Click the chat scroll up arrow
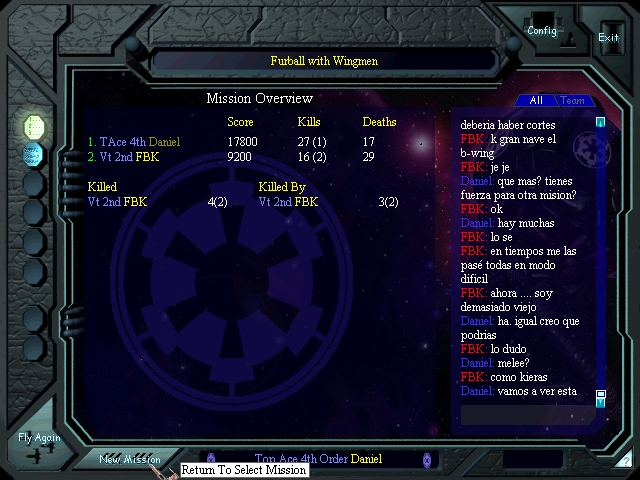 tap(601, 123)
